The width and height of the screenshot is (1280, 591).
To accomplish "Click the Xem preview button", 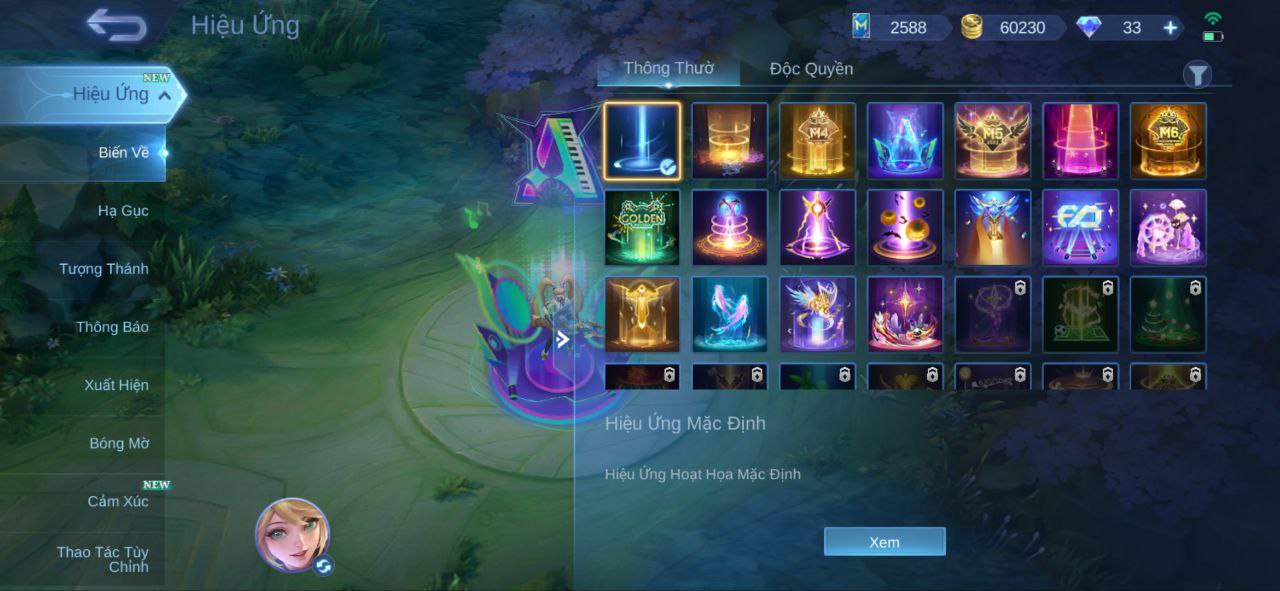I will coord(884,542).
